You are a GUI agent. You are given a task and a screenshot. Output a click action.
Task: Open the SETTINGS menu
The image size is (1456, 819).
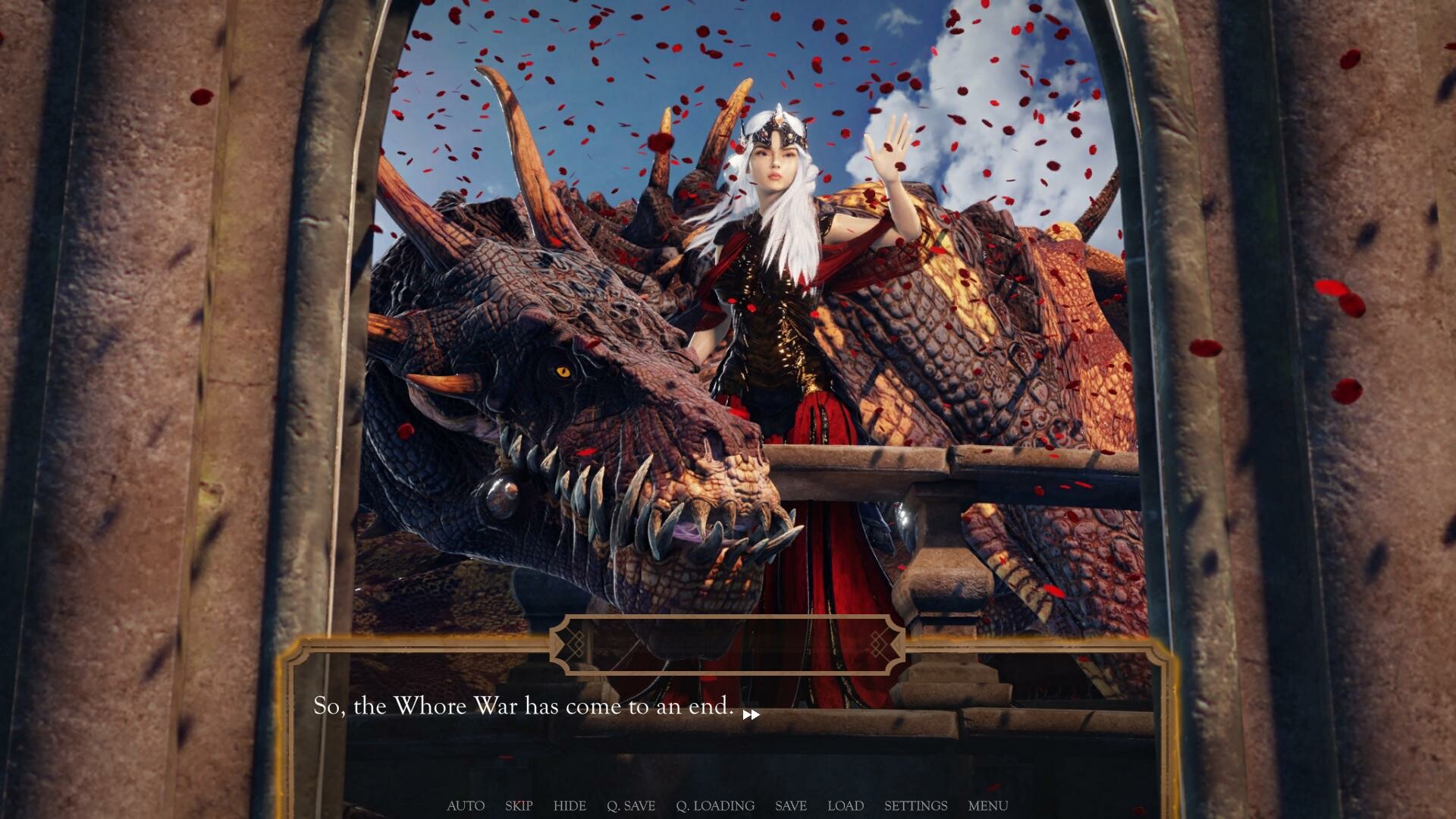click(915, 806)
